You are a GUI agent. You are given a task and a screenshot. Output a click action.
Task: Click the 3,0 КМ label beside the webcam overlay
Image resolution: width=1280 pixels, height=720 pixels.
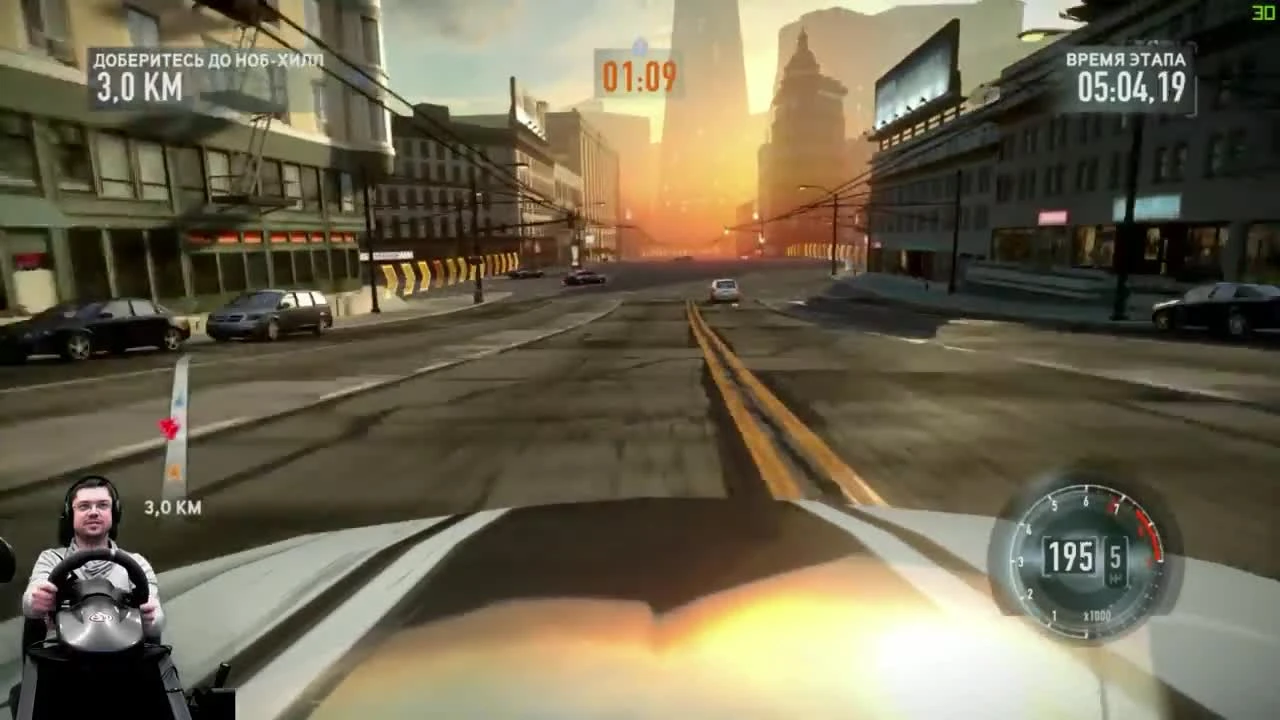171,507
